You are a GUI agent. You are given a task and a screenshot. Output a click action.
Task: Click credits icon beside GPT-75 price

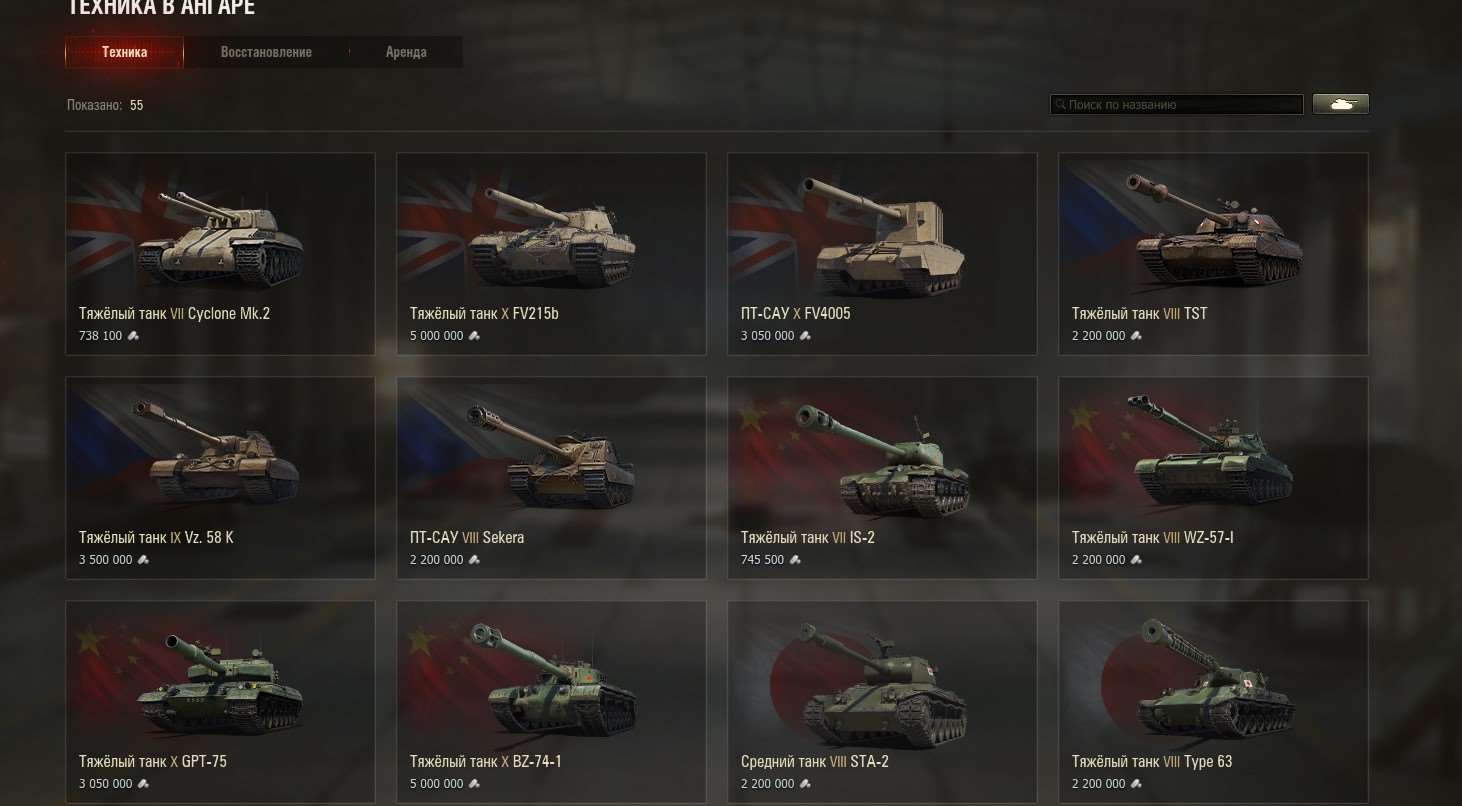(x=142, y=784)
